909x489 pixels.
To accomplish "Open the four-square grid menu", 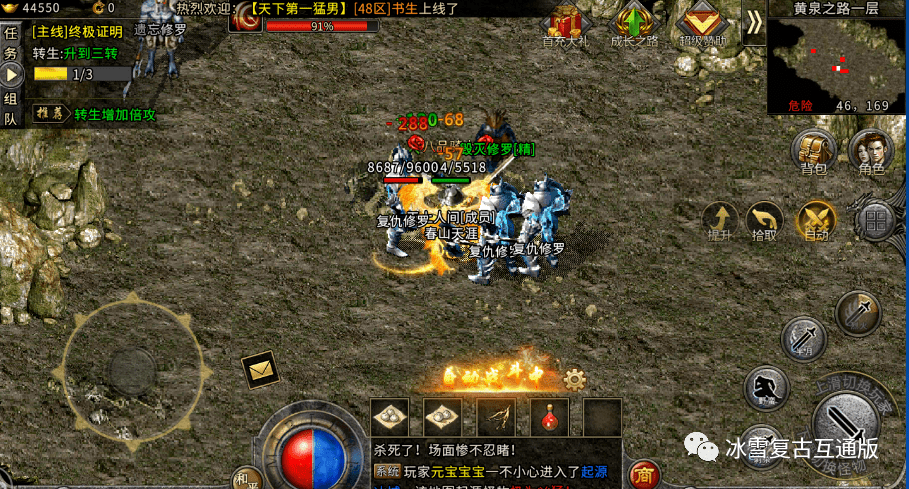I will 875,222.
